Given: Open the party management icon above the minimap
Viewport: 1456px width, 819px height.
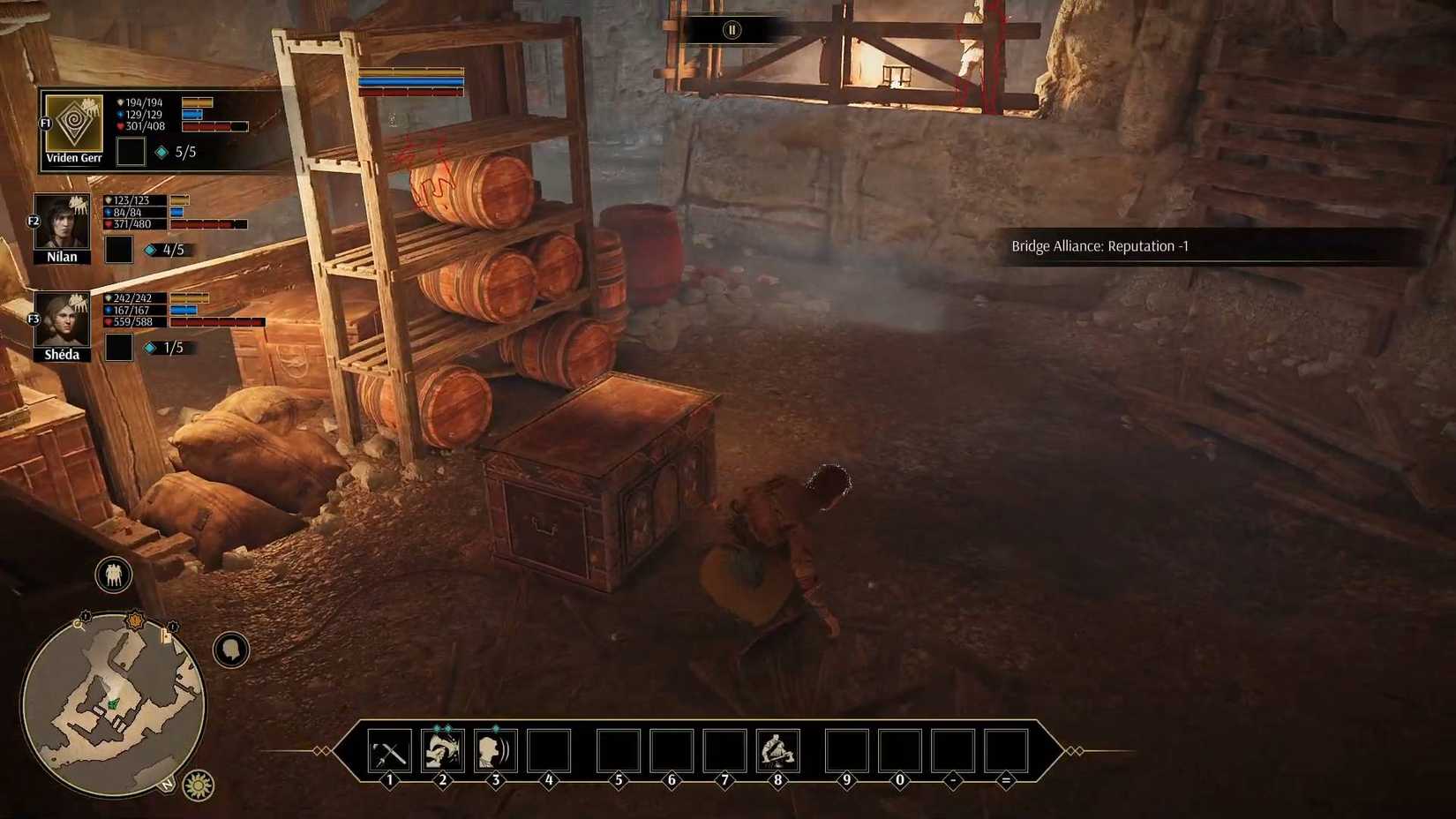Looking at the screenshot, I should [x=113, y=574].
